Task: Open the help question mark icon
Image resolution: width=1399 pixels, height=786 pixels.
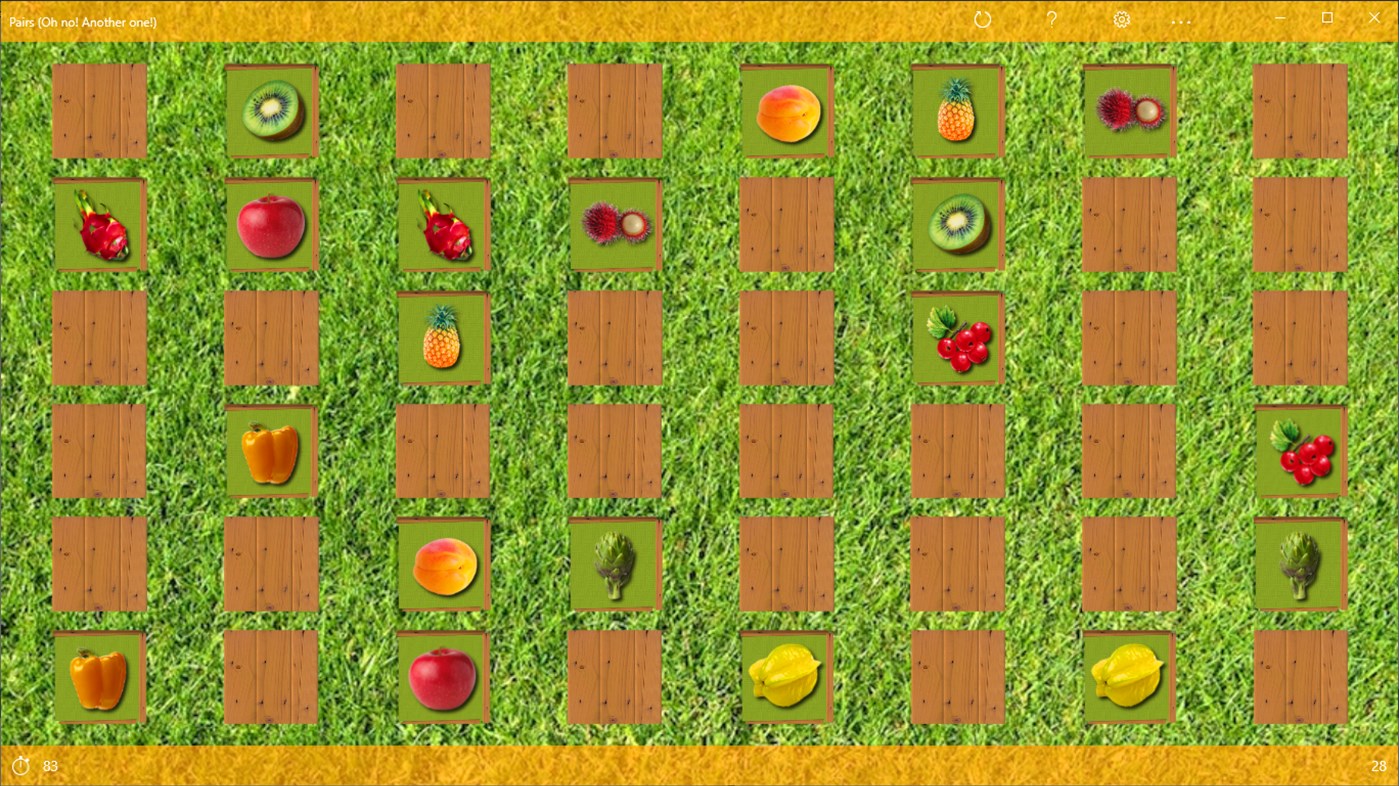Action: [1051, 18]
